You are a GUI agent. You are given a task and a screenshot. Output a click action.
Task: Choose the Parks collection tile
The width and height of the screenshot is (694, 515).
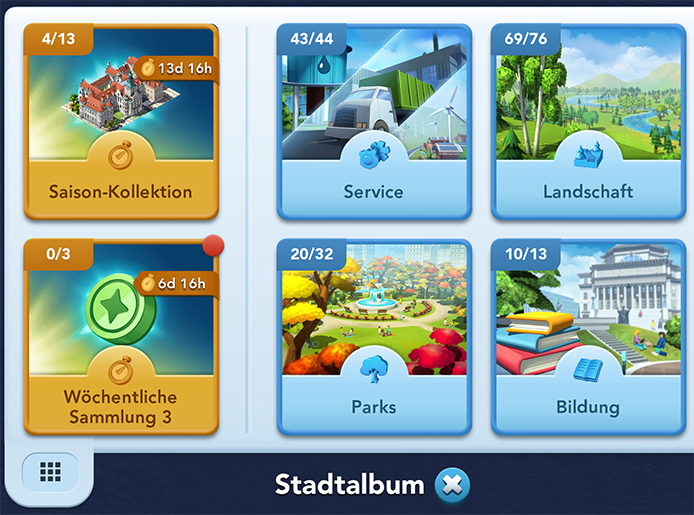(373, 338)
